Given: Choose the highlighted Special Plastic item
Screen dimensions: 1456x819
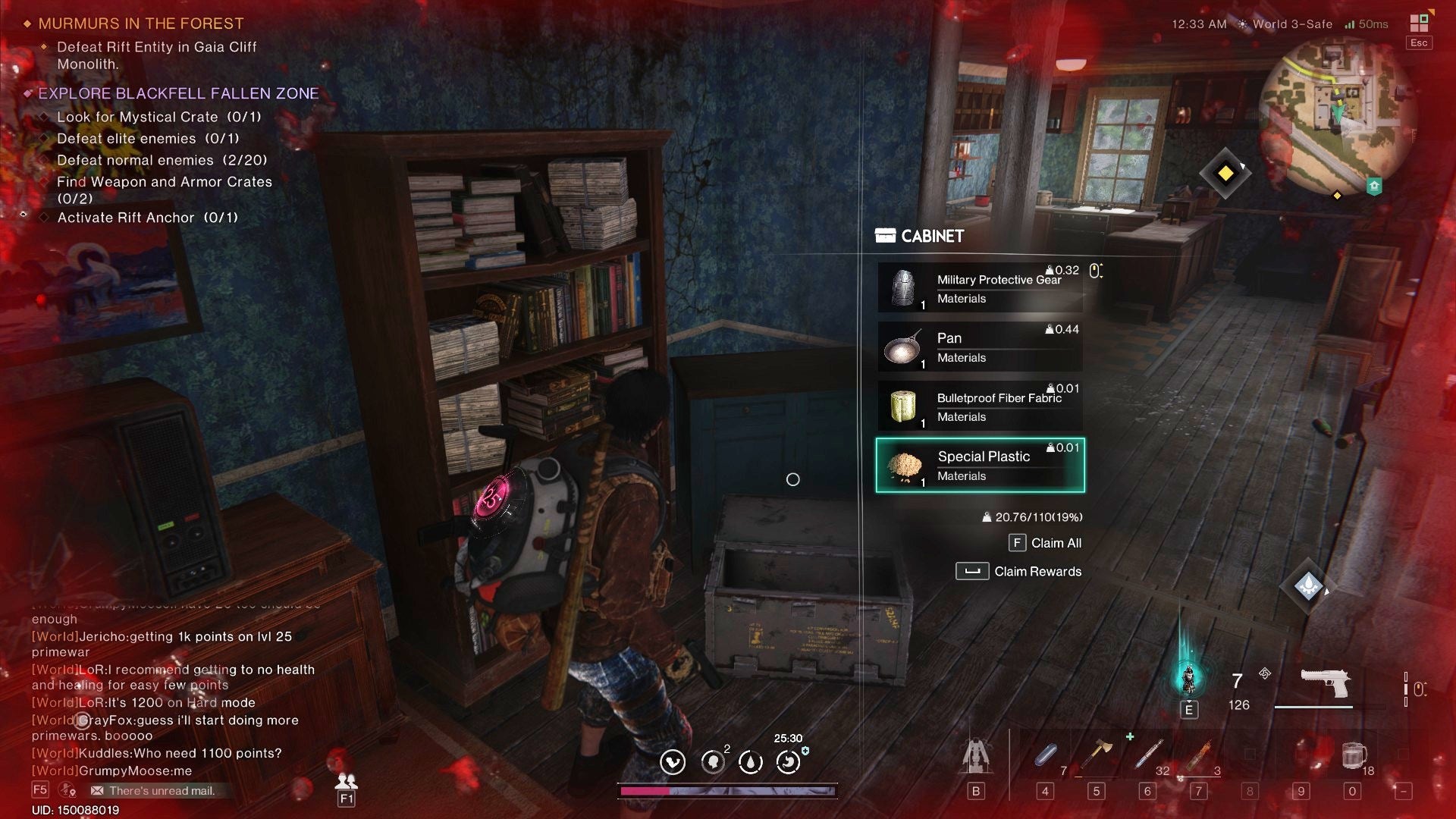Looking at the screenshot, I should point(980,466).
